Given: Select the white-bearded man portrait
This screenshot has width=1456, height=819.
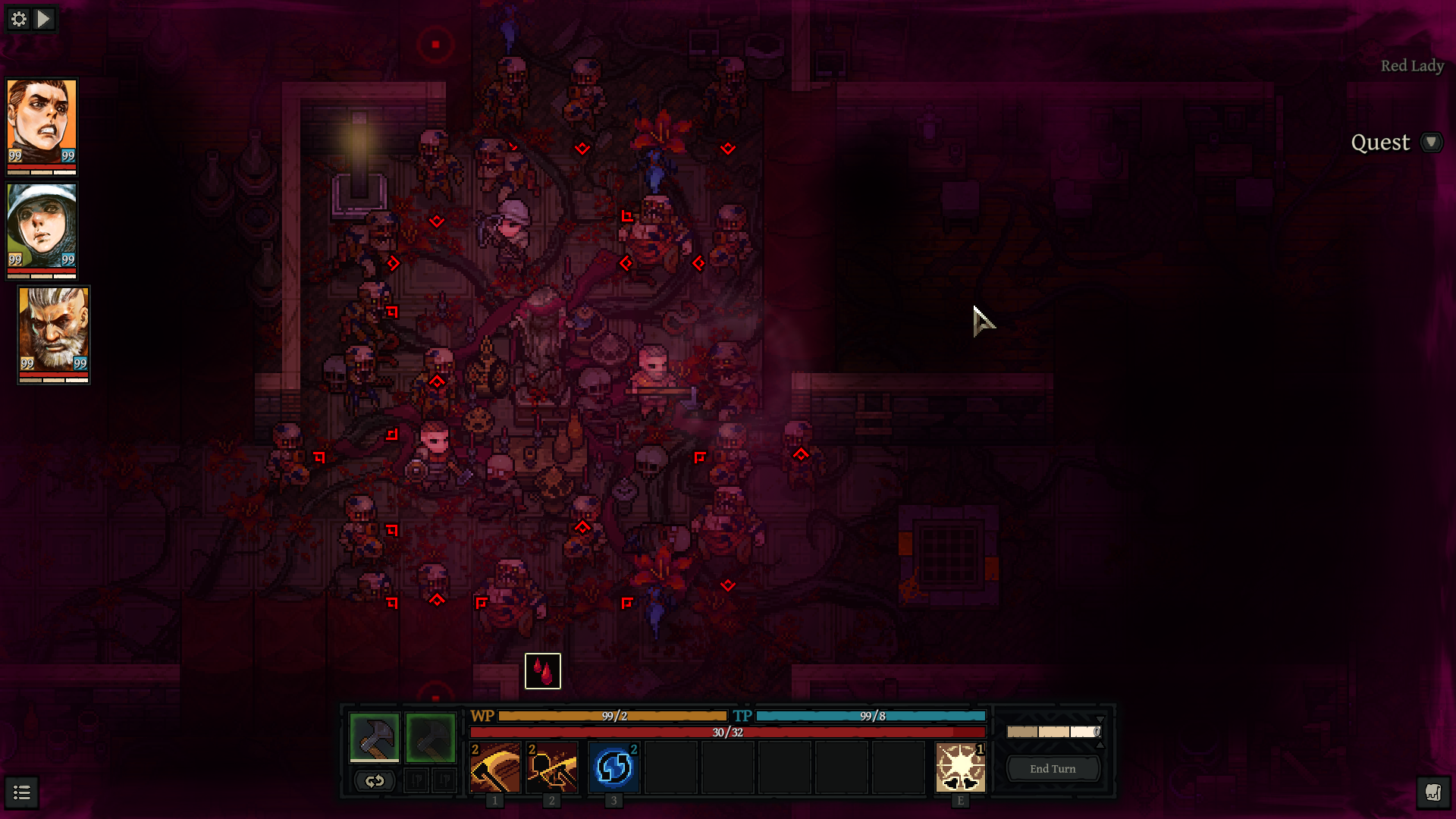Looking at the screenshot, I should 54,330.
